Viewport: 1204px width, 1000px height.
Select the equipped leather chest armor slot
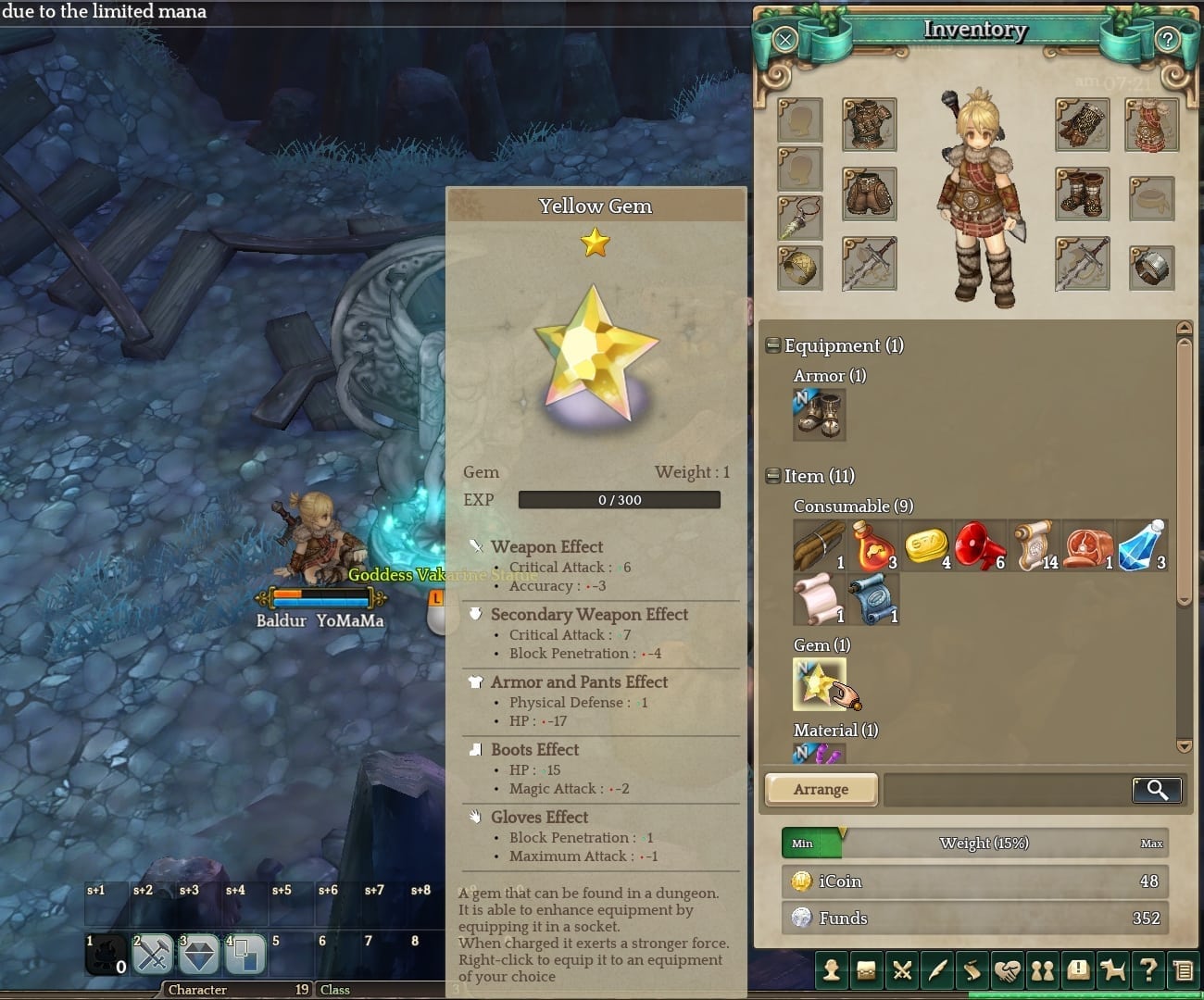[x=869, y=124]
